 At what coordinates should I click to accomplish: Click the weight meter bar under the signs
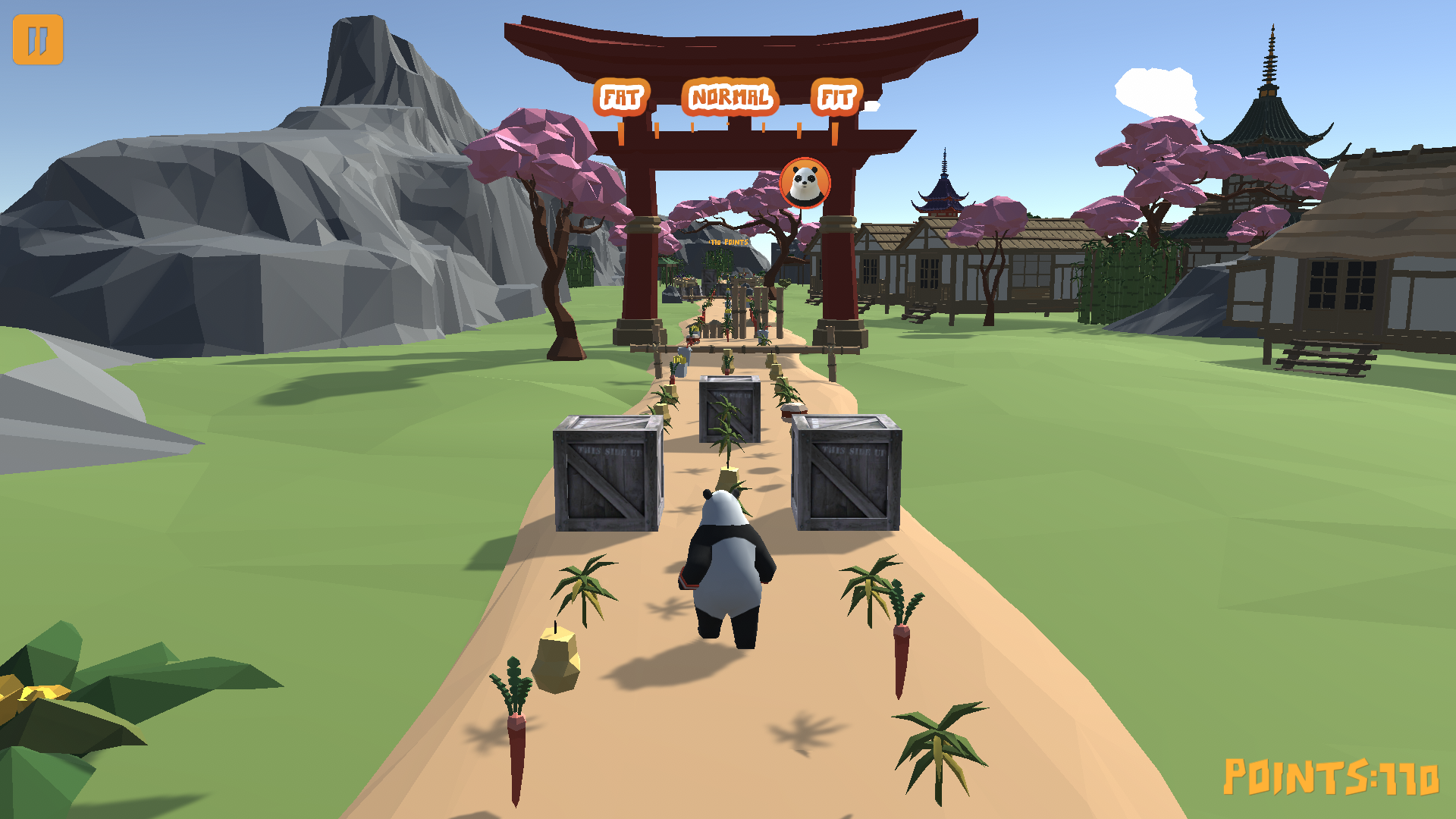click(728, 127)
